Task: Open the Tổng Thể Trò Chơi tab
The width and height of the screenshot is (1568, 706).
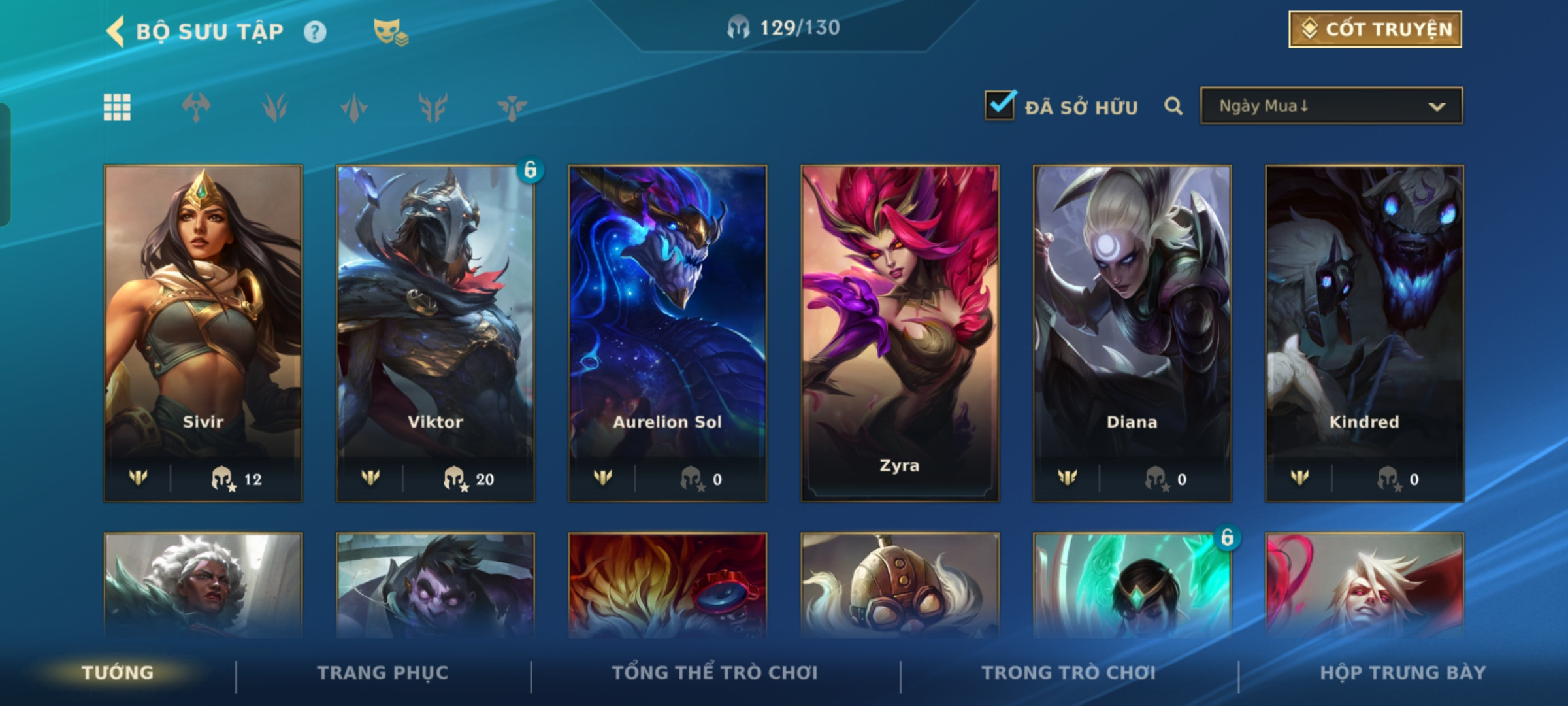Action: pos(715,673)
